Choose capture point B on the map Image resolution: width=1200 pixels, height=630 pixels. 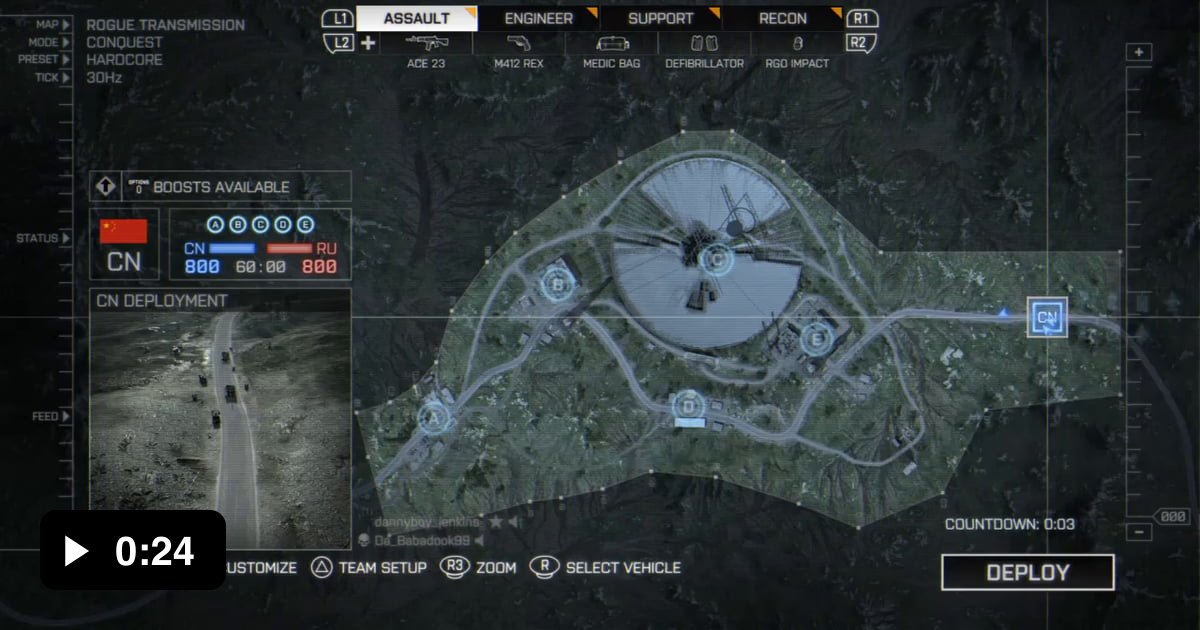click(558, 285)
